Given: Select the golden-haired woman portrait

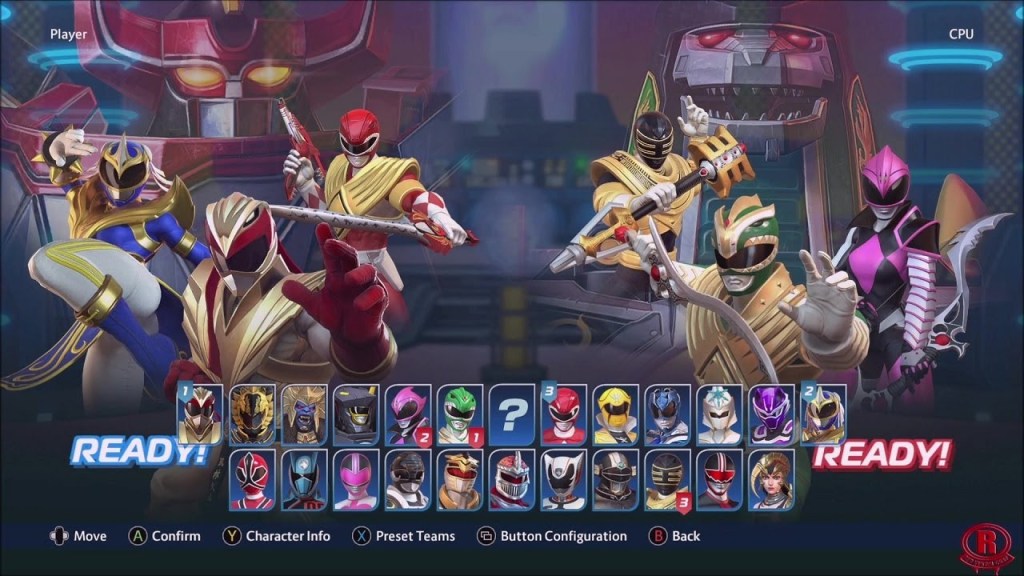Looking at the screenshot, I should click(772, 479).
